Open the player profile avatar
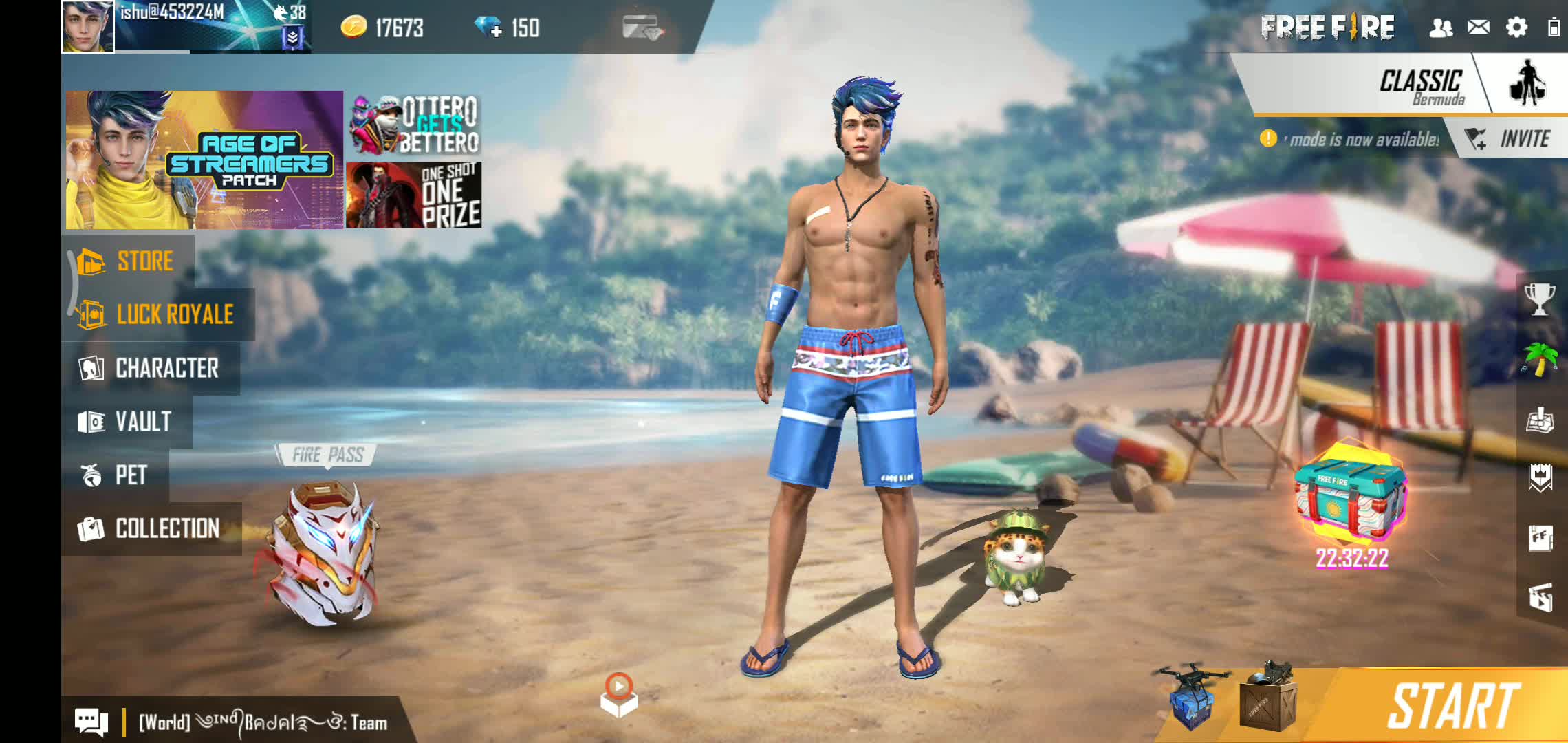This screenshot has height=743, width=1568. pyautogui.click(x=88, y=27)
